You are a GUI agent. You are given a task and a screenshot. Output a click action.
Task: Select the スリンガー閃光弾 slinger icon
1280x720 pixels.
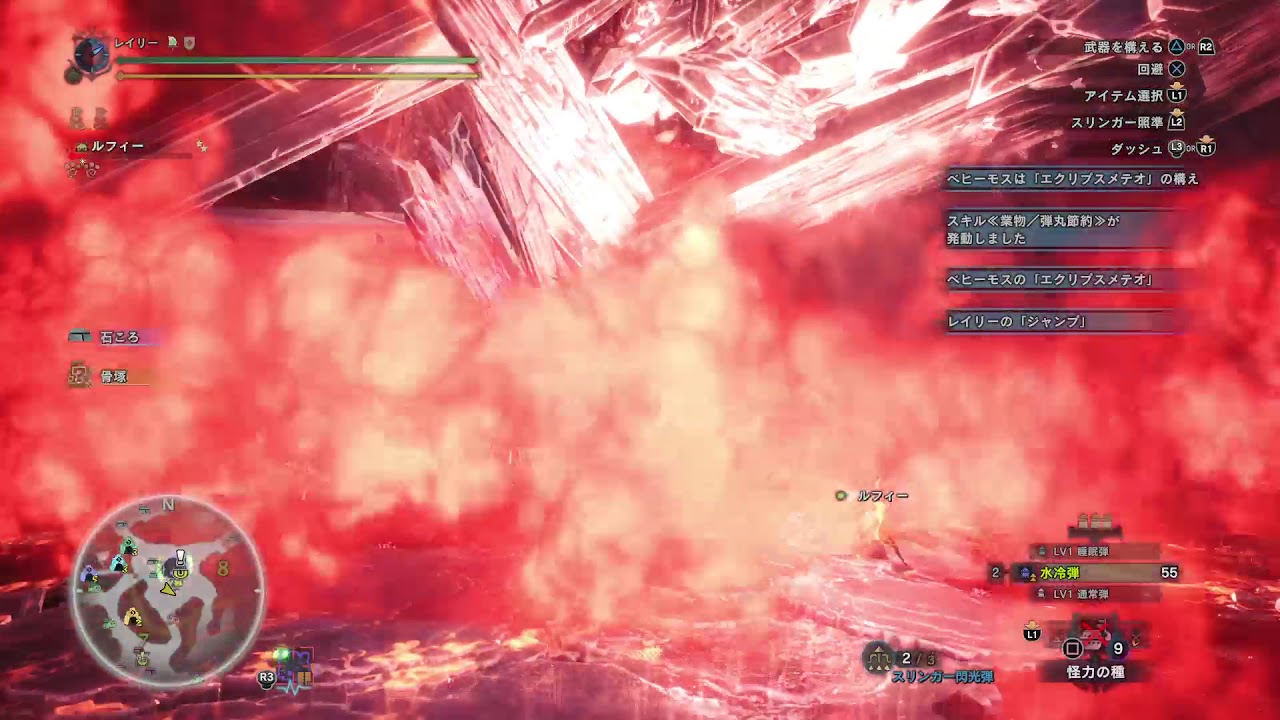click(x=878, y=657)
